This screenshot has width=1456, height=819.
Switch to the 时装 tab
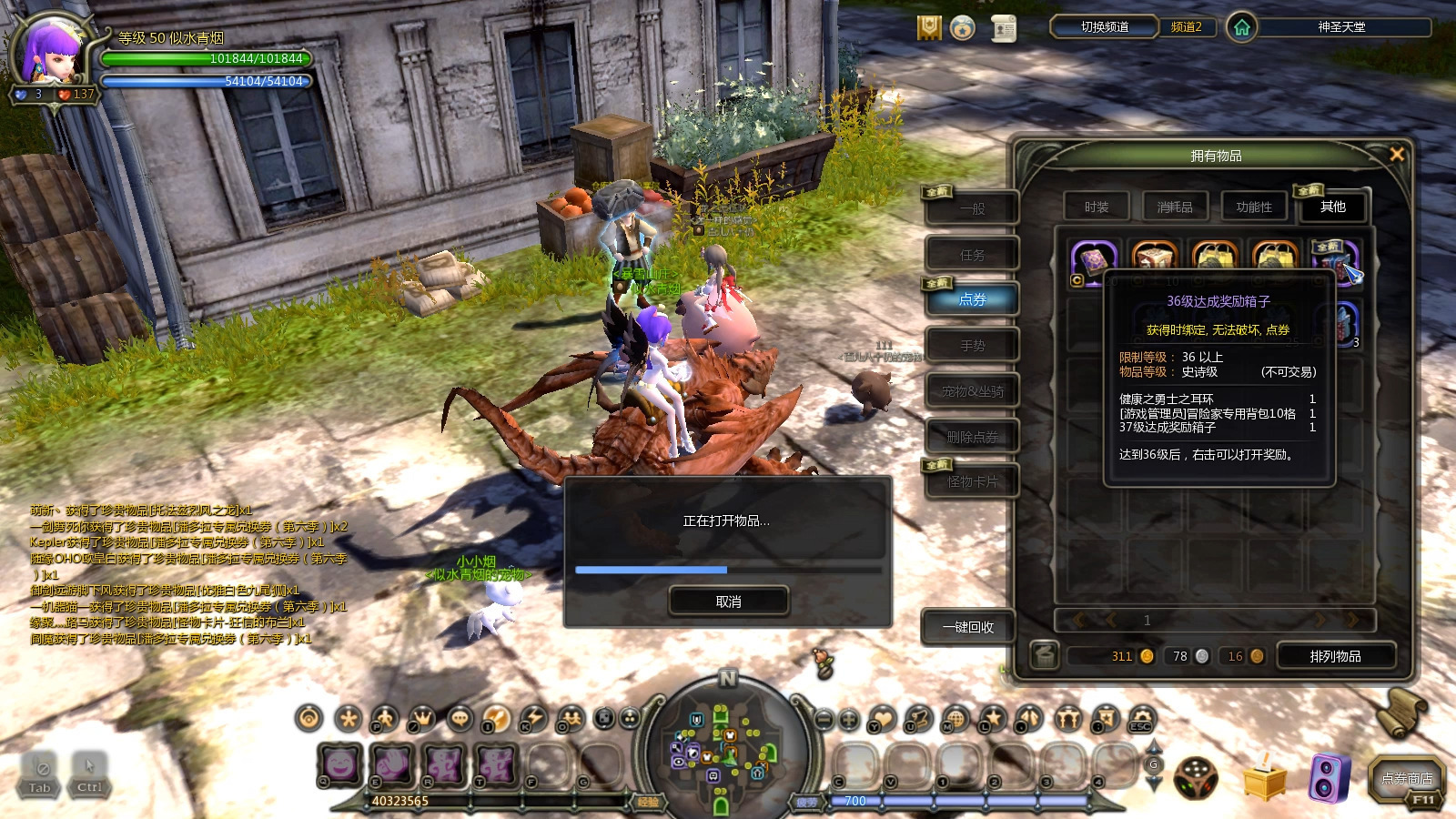1097,207
